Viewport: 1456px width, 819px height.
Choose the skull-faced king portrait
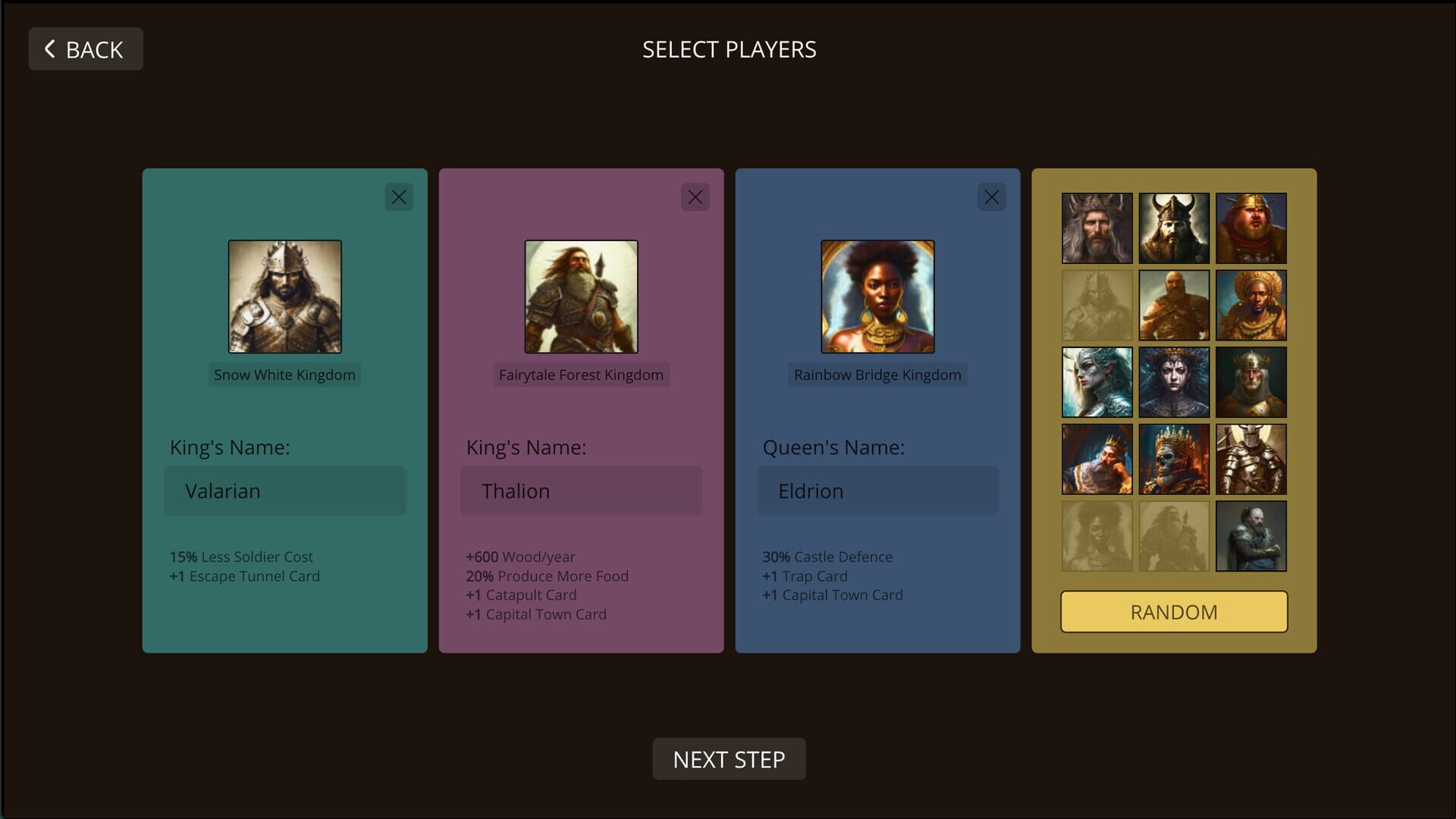click(x=1174, y=458)
